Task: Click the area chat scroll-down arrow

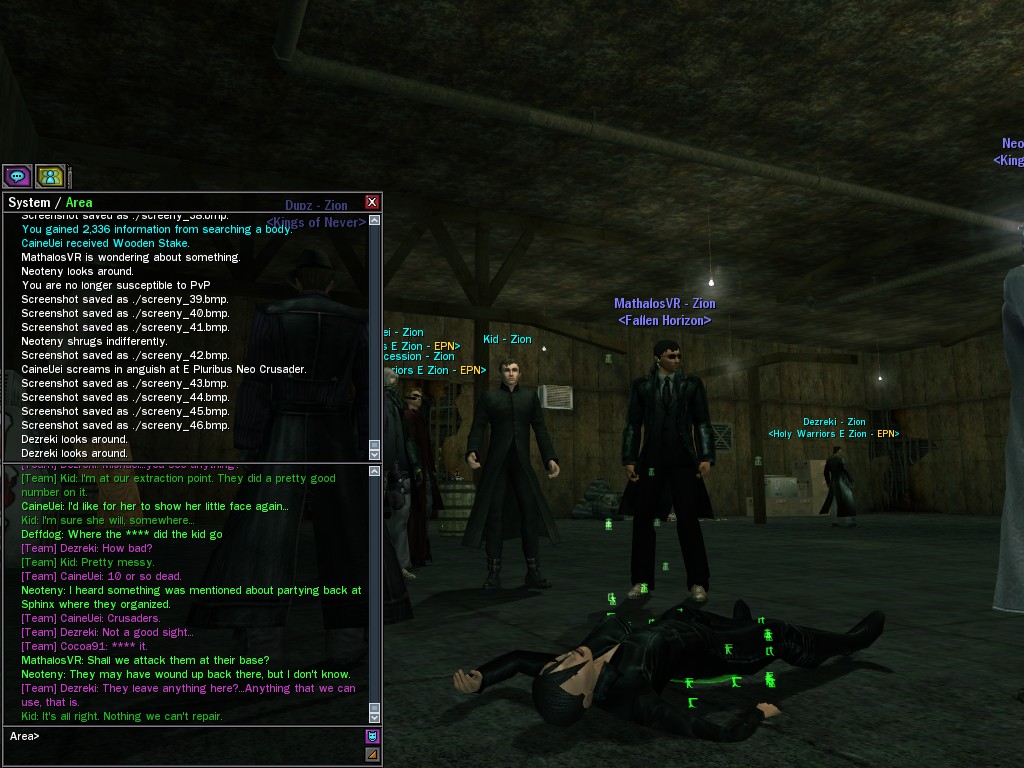Action: 375,717
